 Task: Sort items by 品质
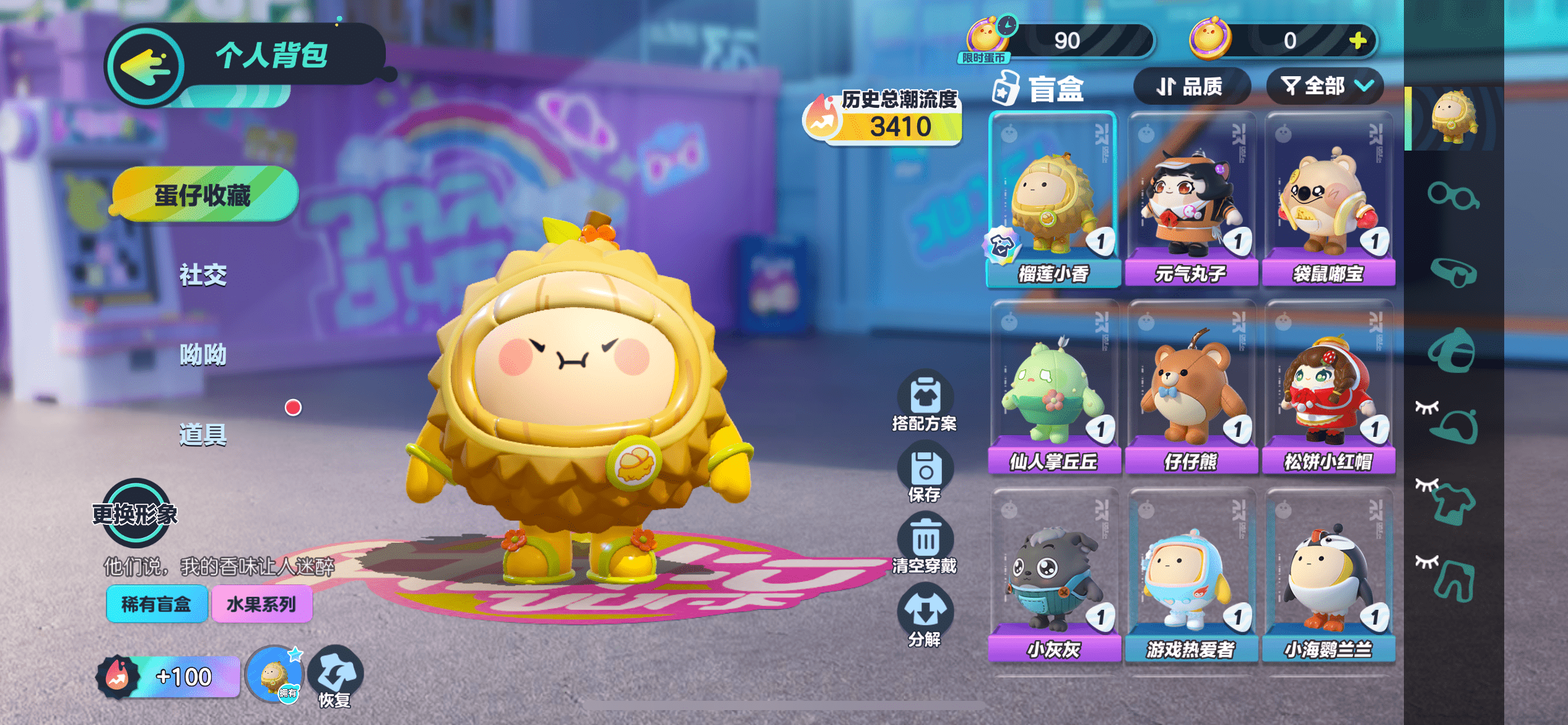tap(1190, 87)
